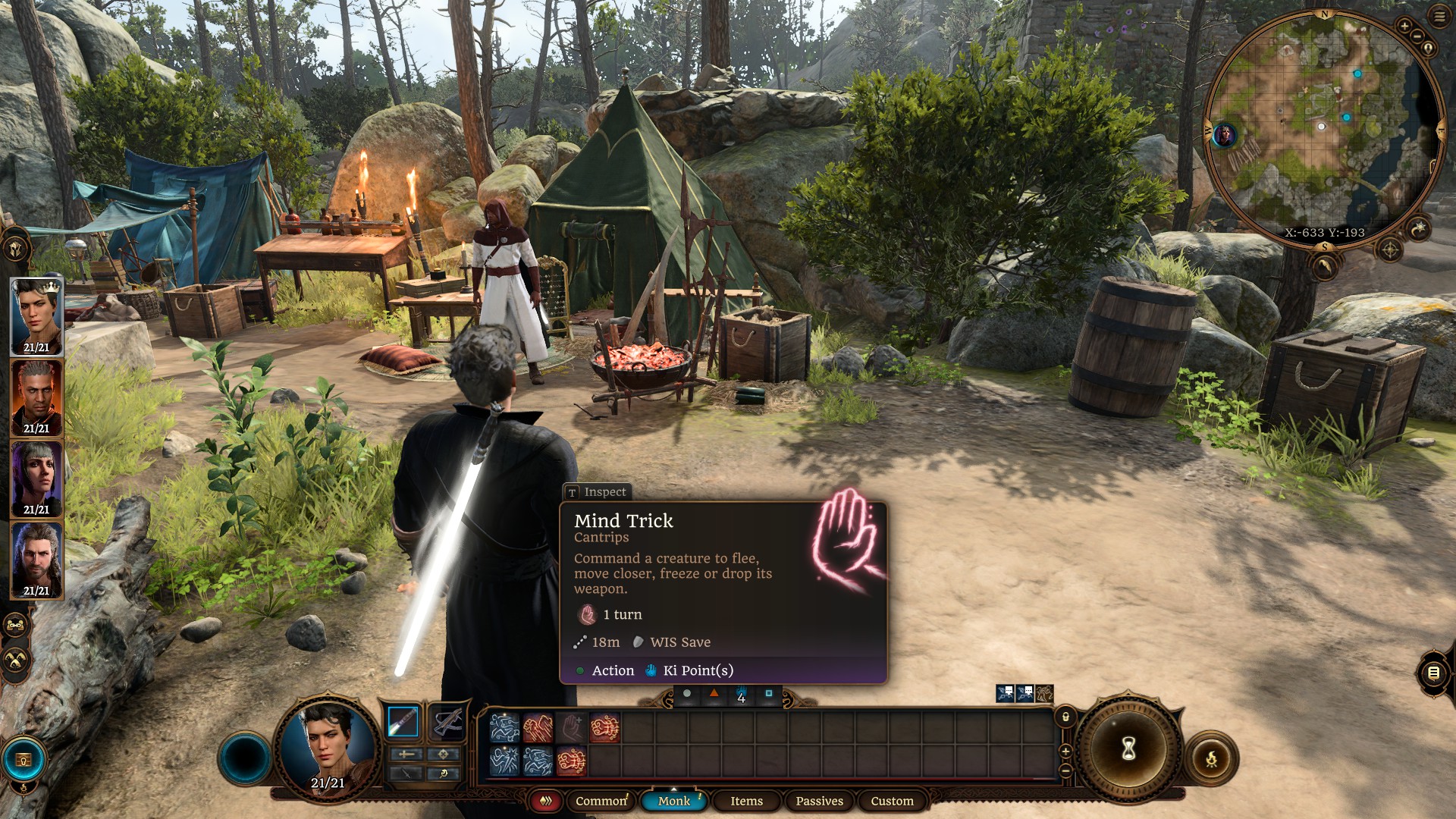Screen dimensions: 1456x819
Task: Open the combat log button on right edge
Action: [x=1433, y=673]
